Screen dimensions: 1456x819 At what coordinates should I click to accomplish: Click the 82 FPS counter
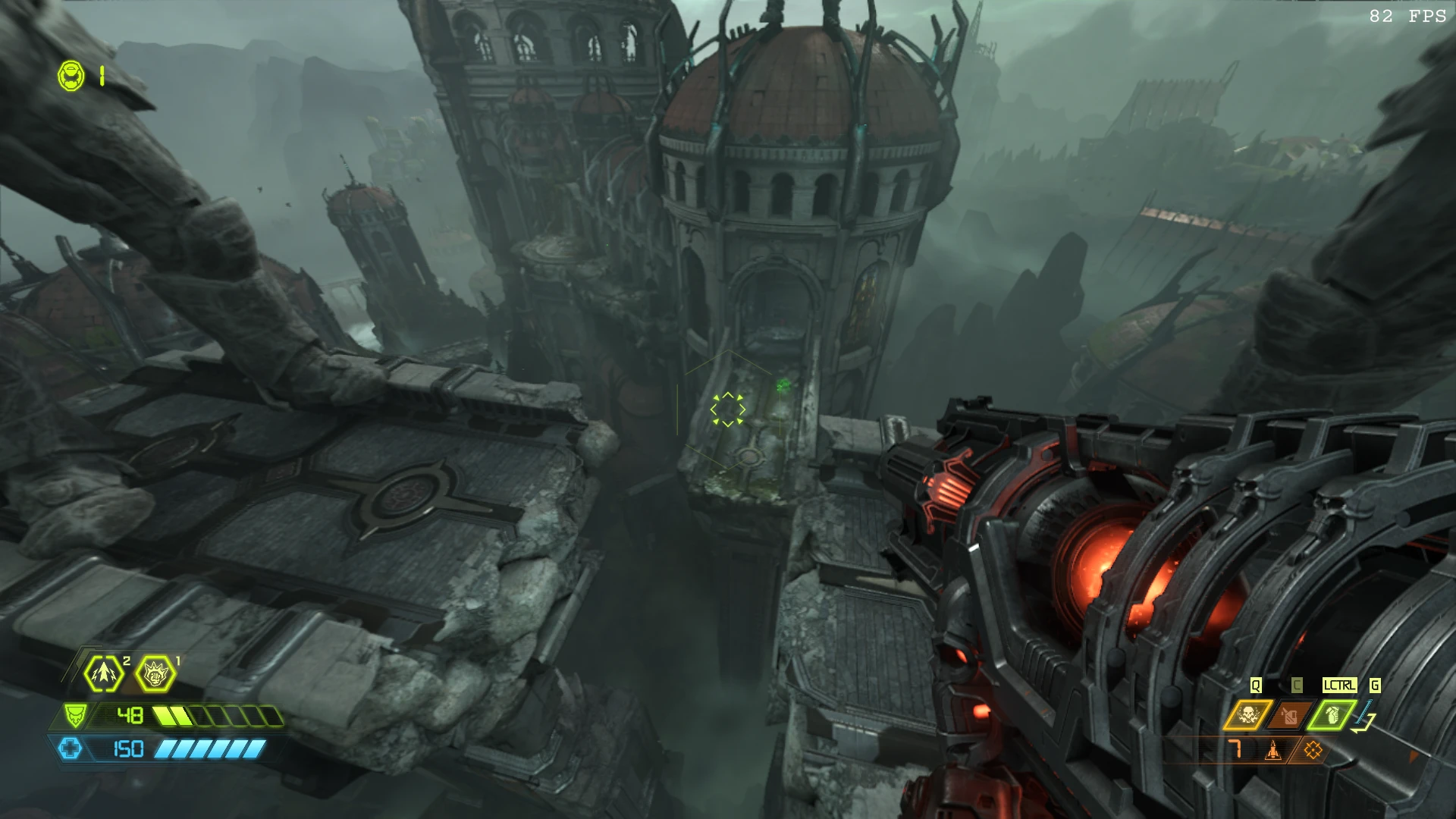pos(1407,14)
